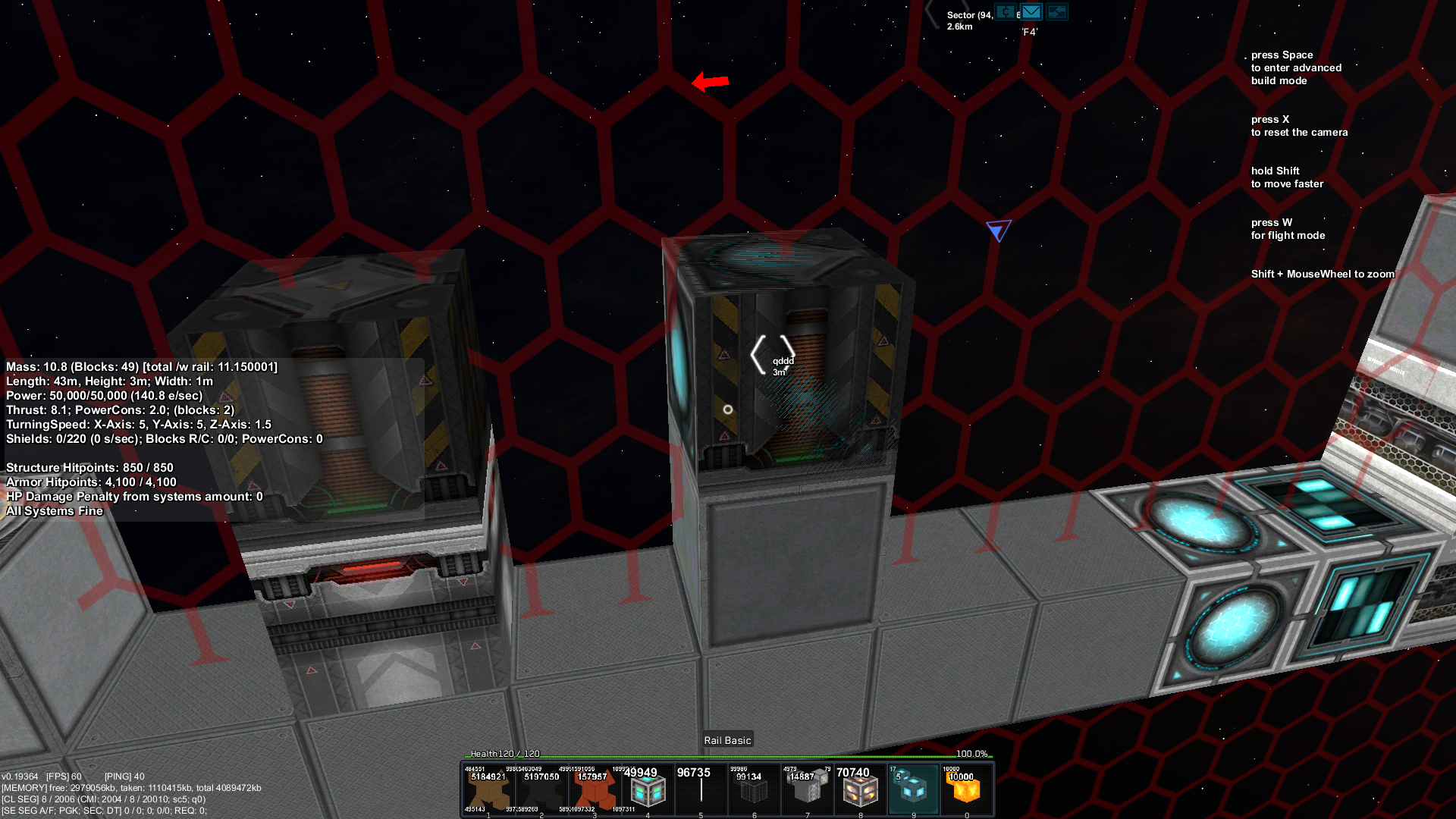The height and width of the screenshot is (819, 1456).
Task: Select the highlighted Rail Basic slot
Action: (913, 790)
